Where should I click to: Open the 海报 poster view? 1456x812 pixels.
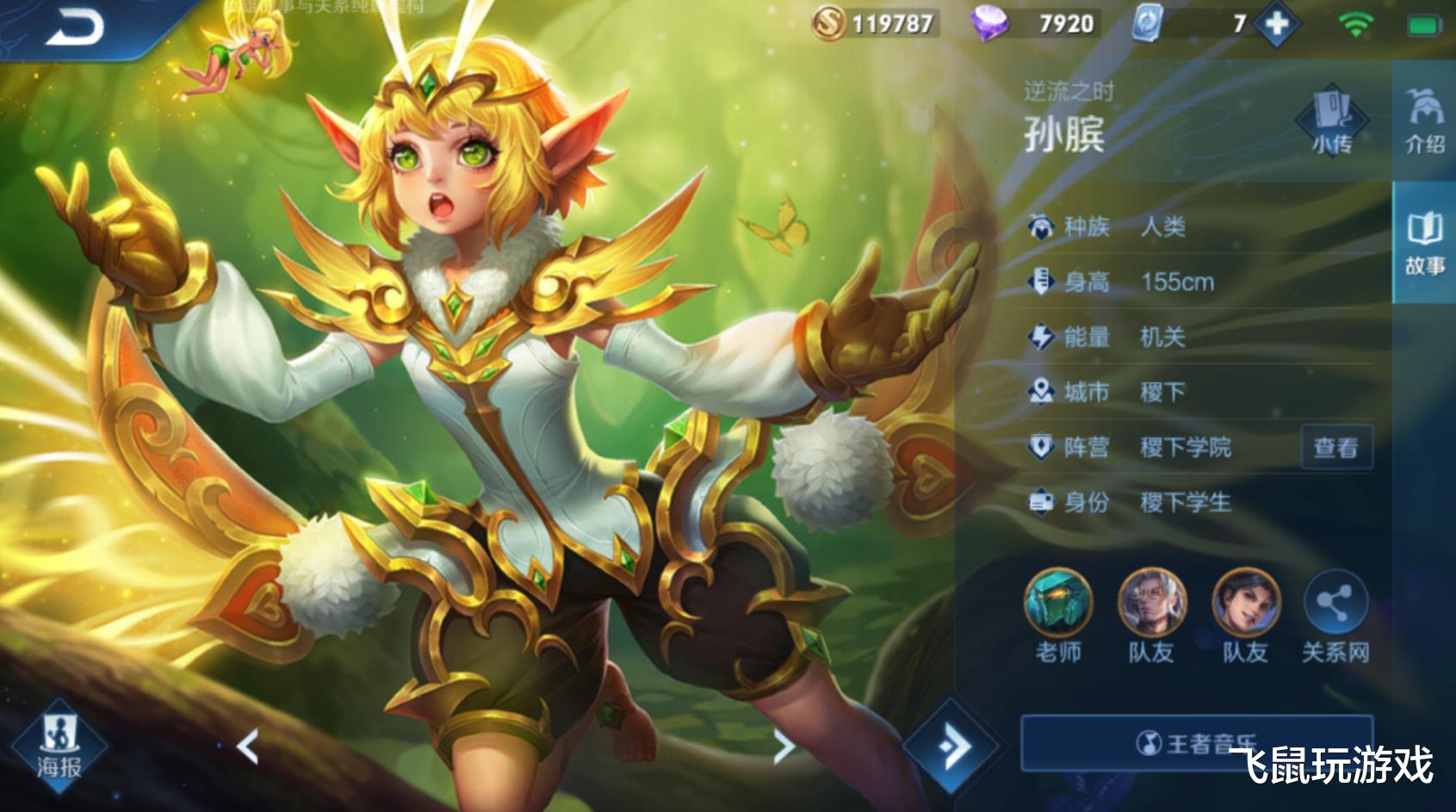tap(59, 743)
